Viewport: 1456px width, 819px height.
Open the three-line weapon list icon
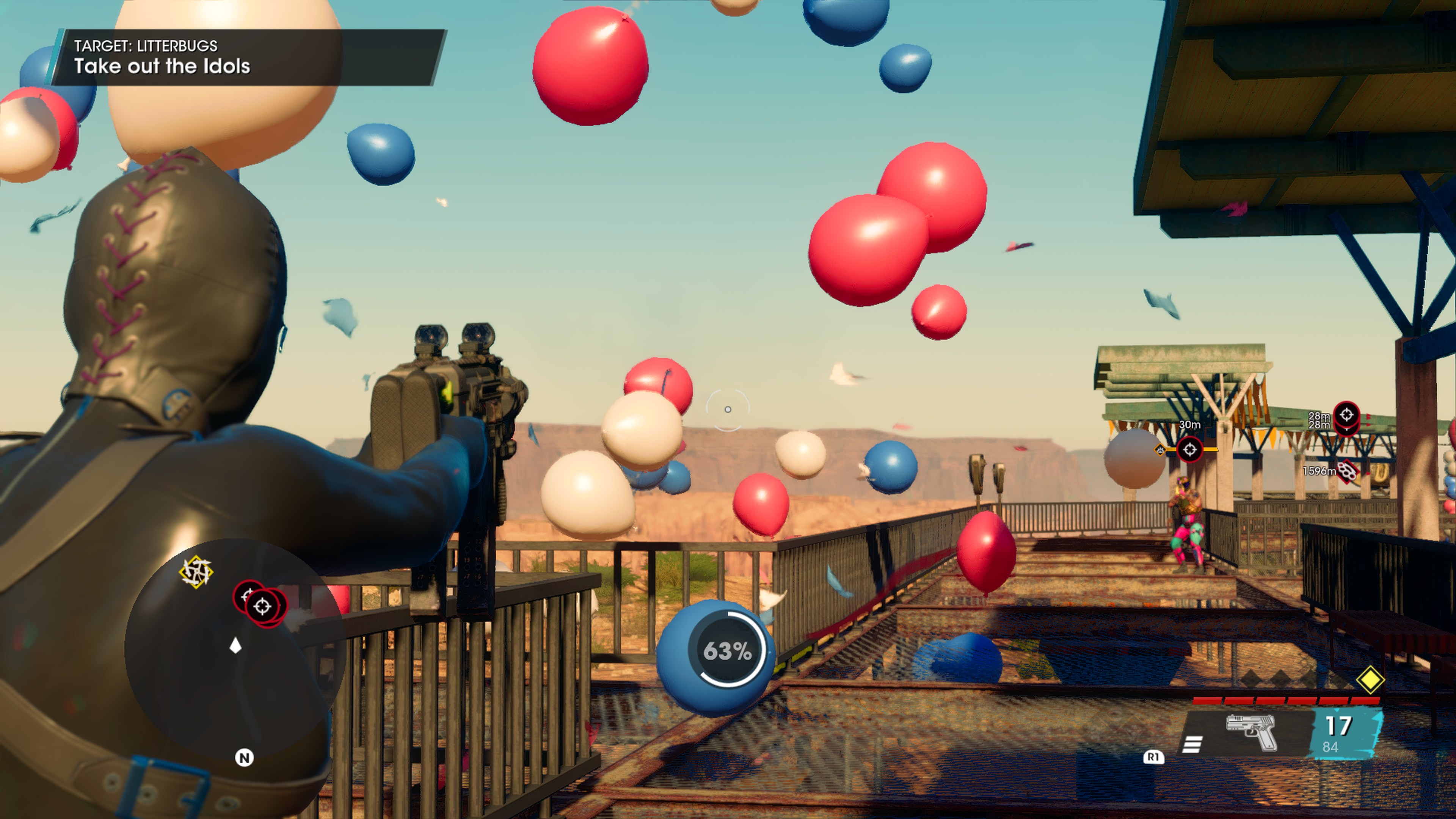tap(1192, 744)
